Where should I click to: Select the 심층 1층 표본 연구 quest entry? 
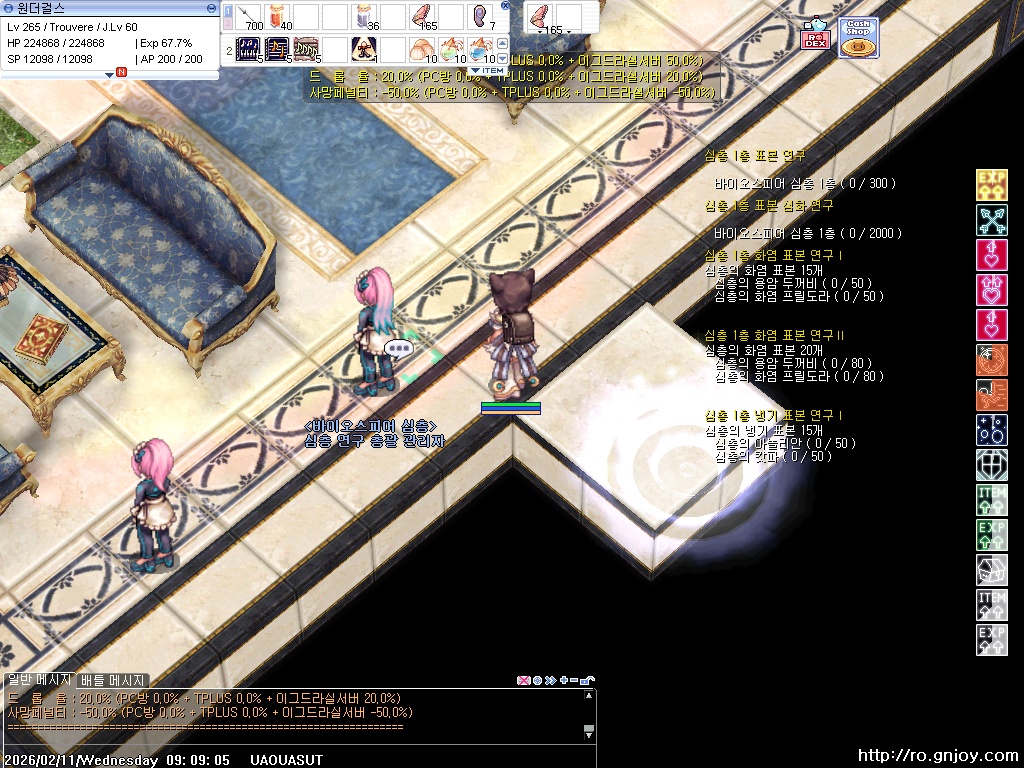point(755,156)
